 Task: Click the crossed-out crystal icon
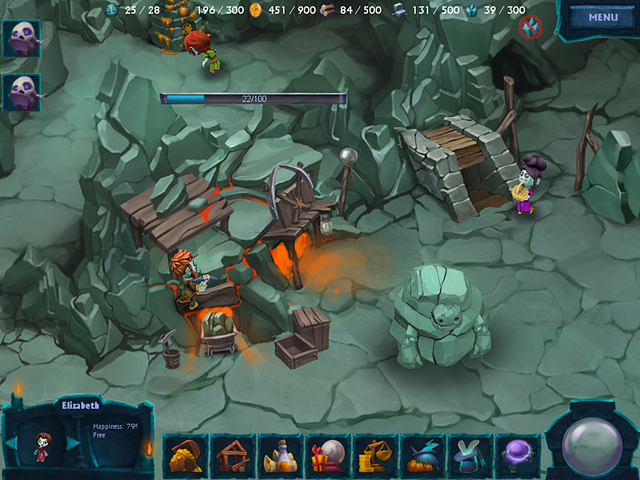[530, 28]
